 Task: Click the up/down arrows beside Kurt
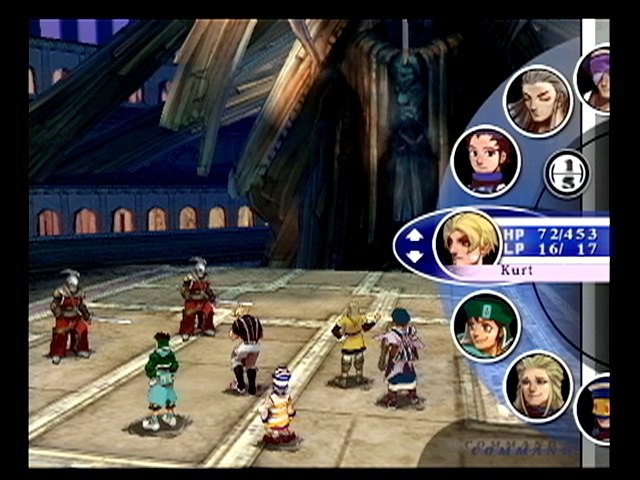coord(415,243)
